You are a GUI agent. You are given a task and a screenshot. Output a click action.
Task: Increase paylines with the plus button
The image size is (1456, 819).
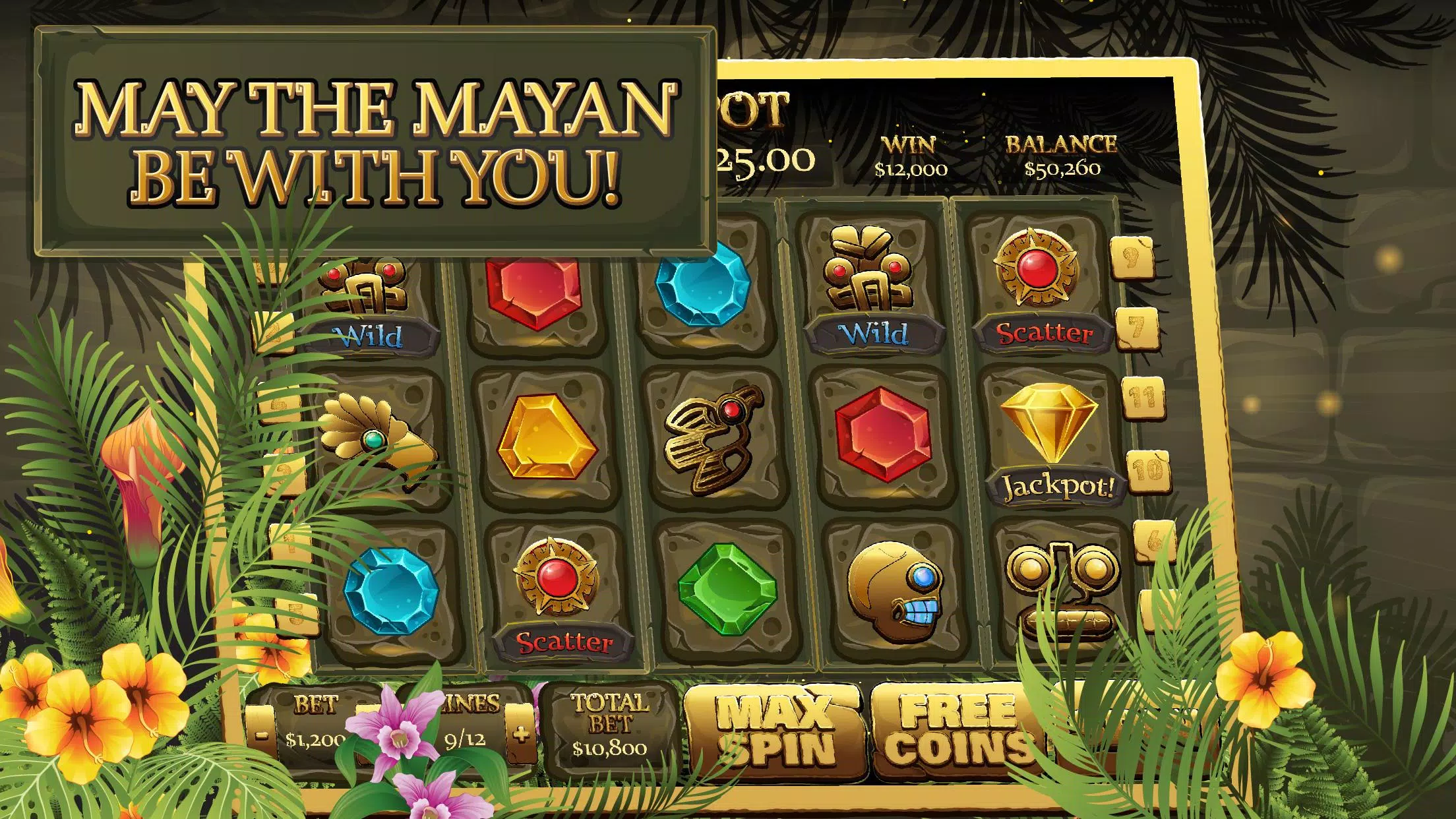click(521, 734)
